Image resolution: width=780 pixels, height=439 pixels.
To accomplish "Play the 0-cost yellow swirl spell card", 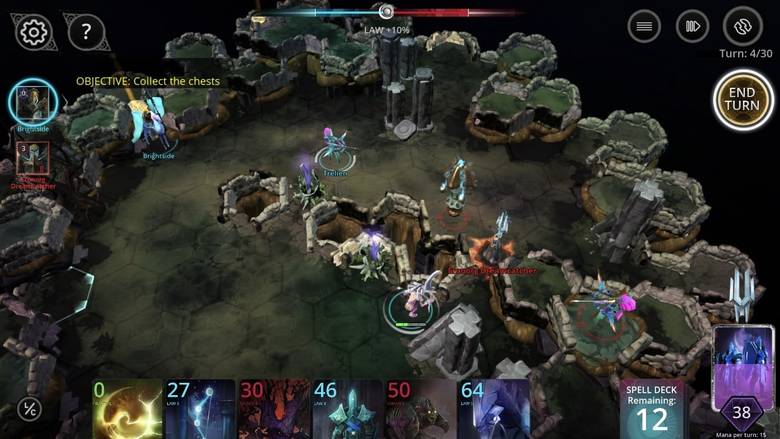I will tap(126, 409).
